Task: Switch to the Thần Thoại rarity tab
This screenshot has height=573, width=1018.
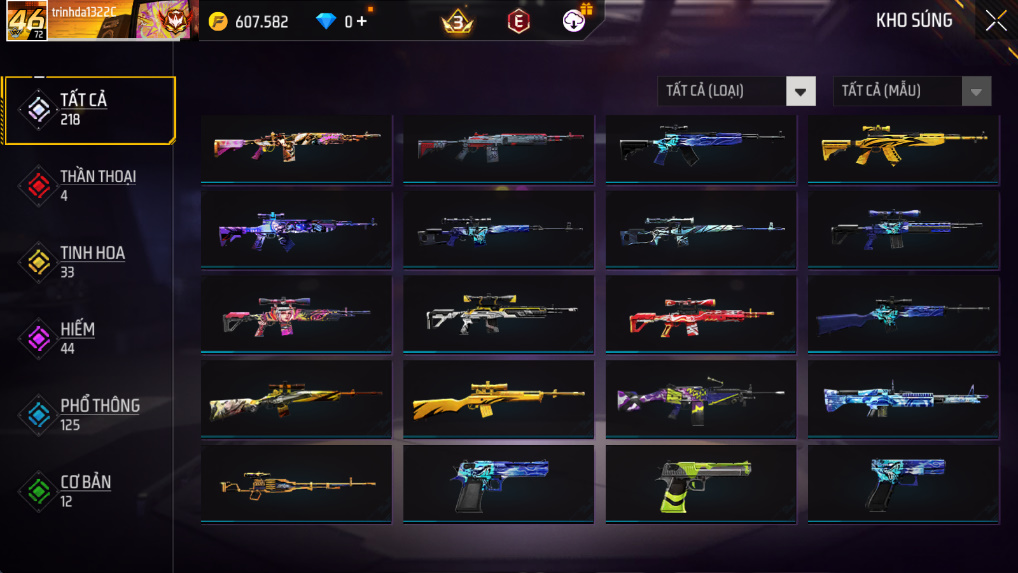Action: pos(90,185)
